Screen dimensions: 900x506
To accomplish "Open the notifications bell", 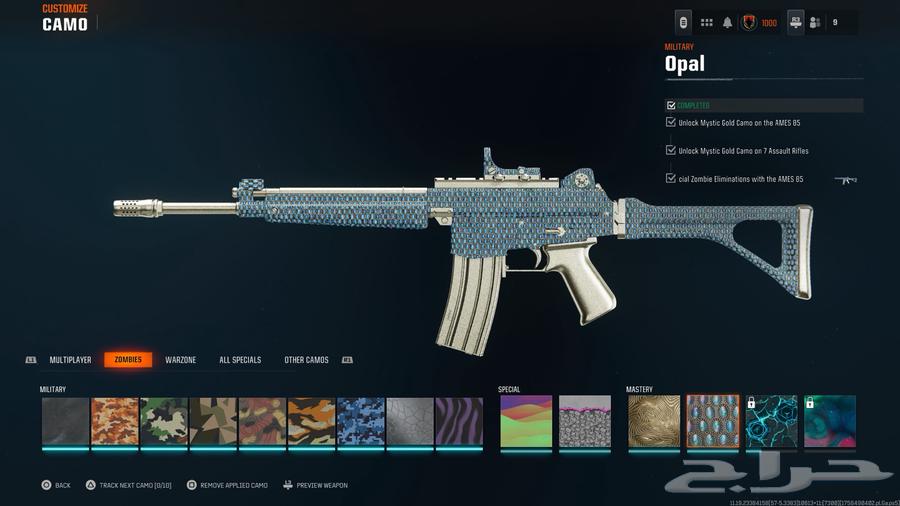I will [728, 22].
